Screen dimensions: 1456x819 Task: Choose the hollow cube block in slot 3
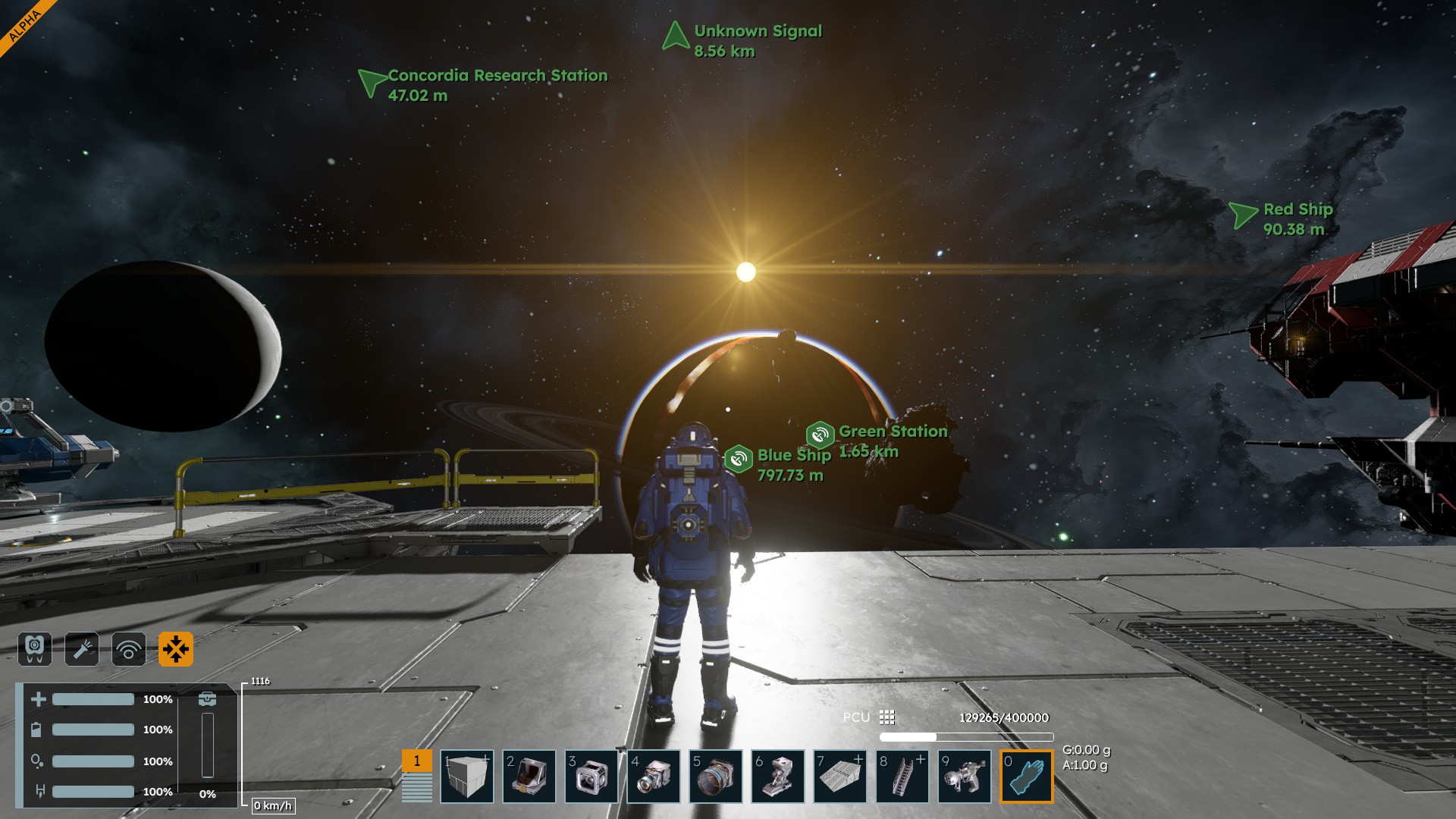(x=591, y=777)
